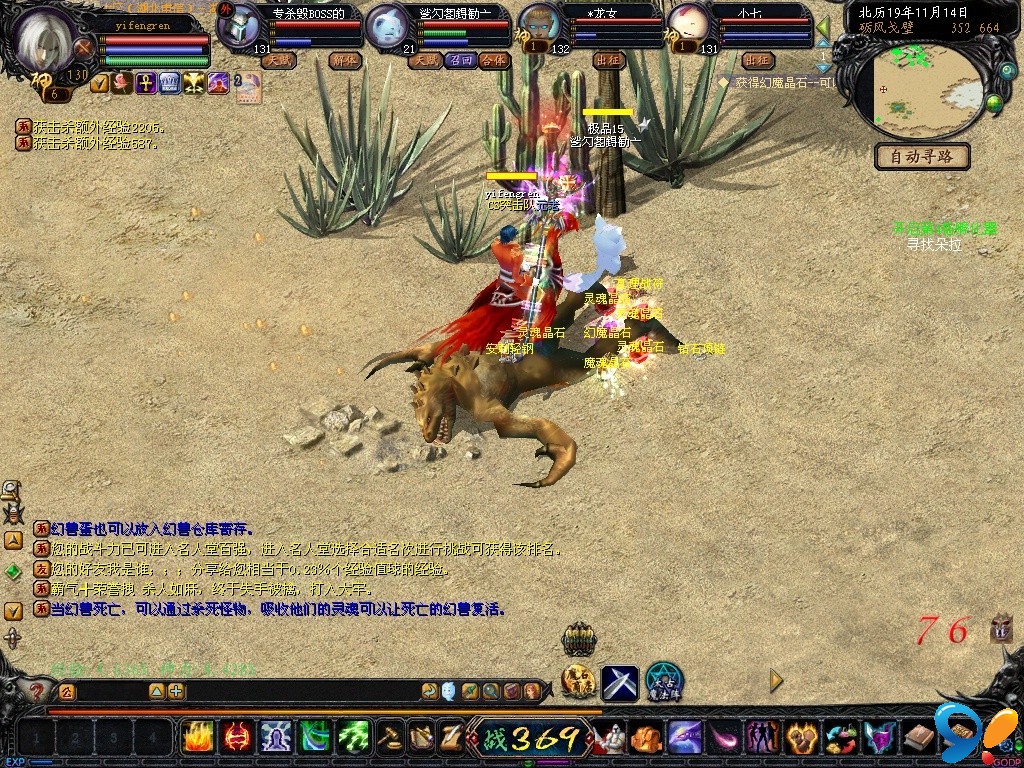Click the hammer icon on the hotbar
The image size is (1024, 768).
(388, 737)
